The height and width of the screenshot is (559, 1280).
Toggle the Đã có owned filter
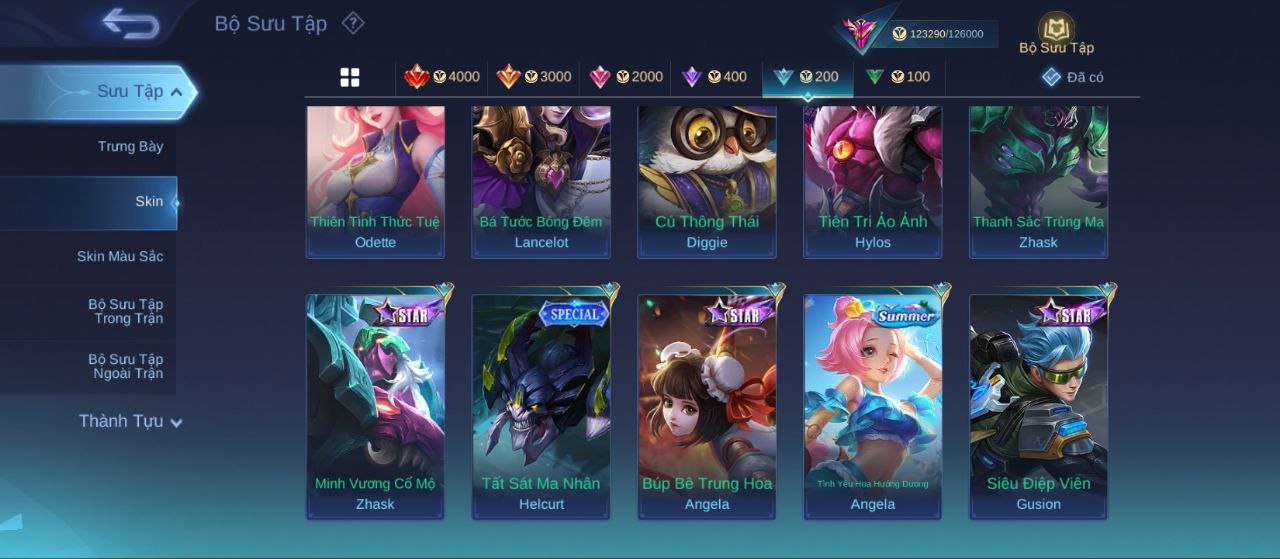coord(1073,77)
